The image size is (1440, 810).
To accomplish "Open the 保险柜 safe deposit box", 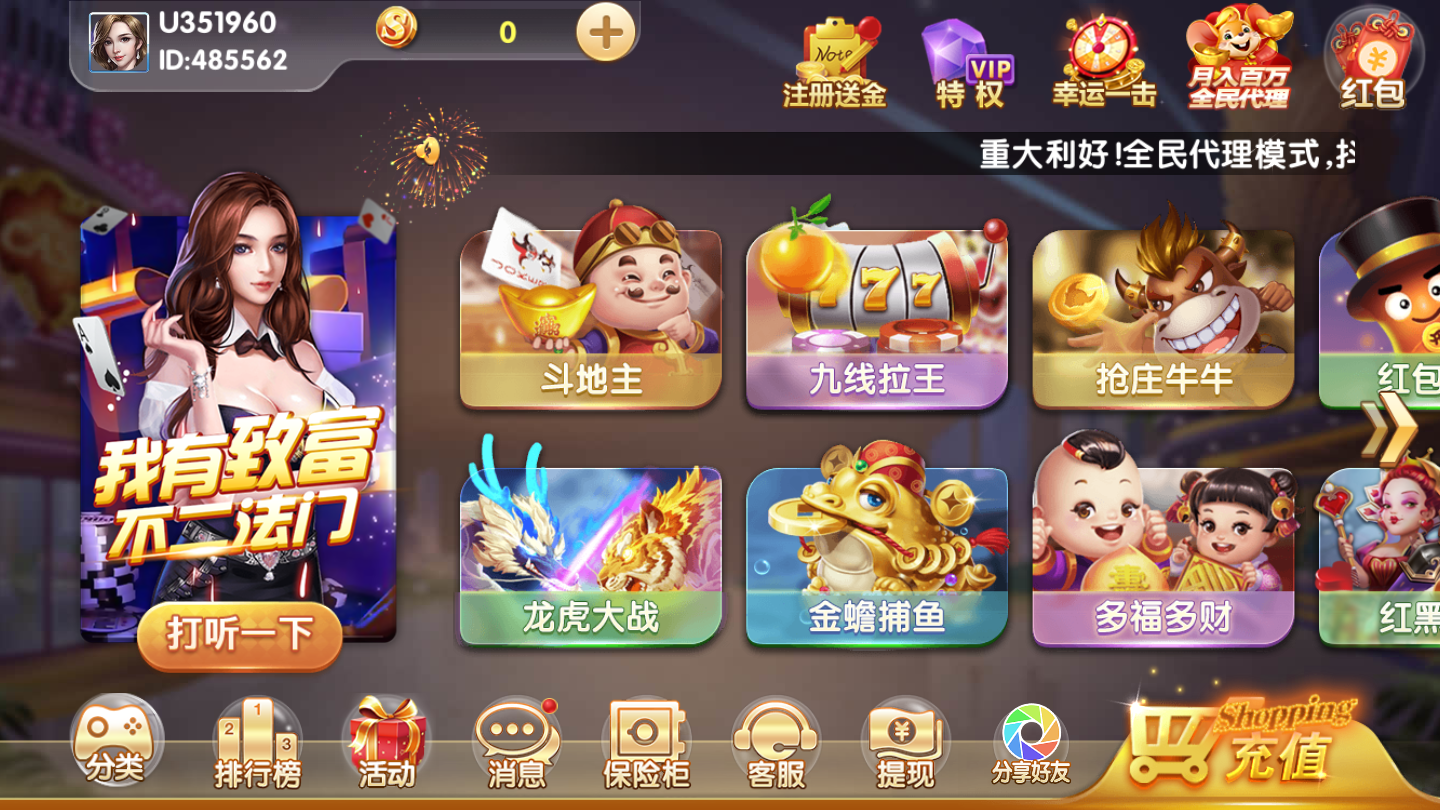I will pyautogui.click(x=644, y=740).
